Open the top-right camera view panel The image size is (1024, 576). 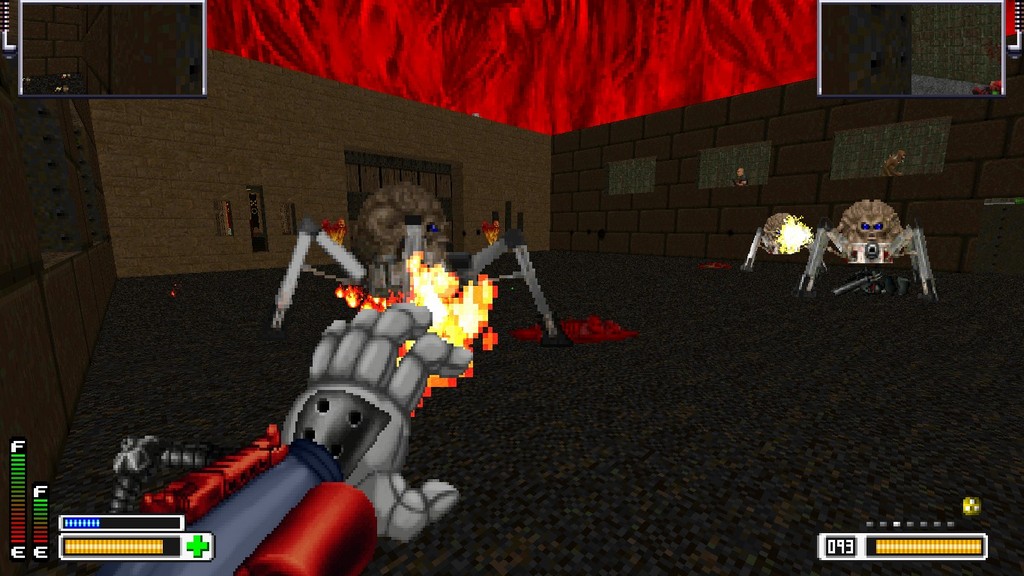(910, 47)
